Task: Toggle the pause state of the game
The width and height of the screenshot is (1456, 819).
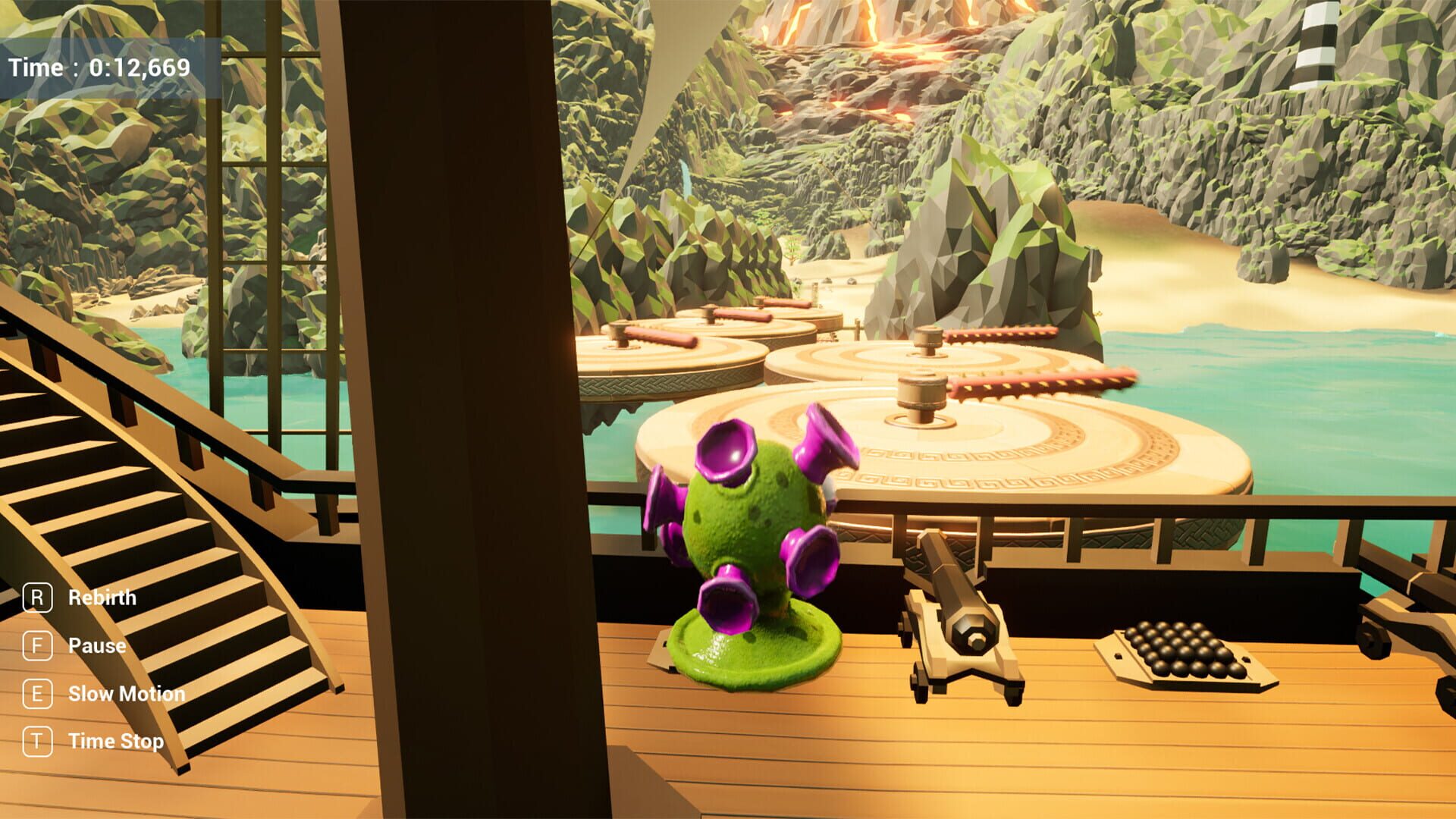Action: [x=97, y=645]
